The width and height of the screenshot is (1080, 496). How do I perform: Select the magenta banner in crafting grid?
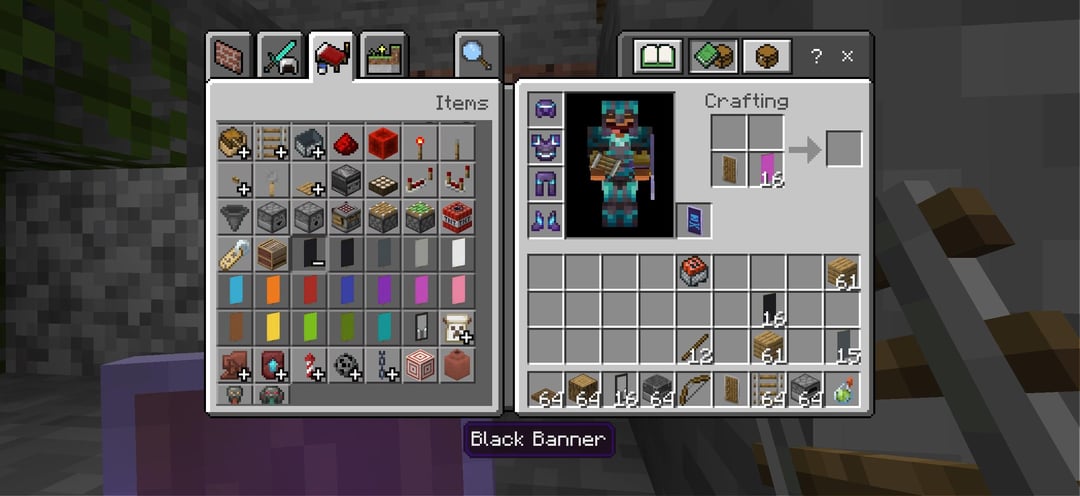coord(768,168)
